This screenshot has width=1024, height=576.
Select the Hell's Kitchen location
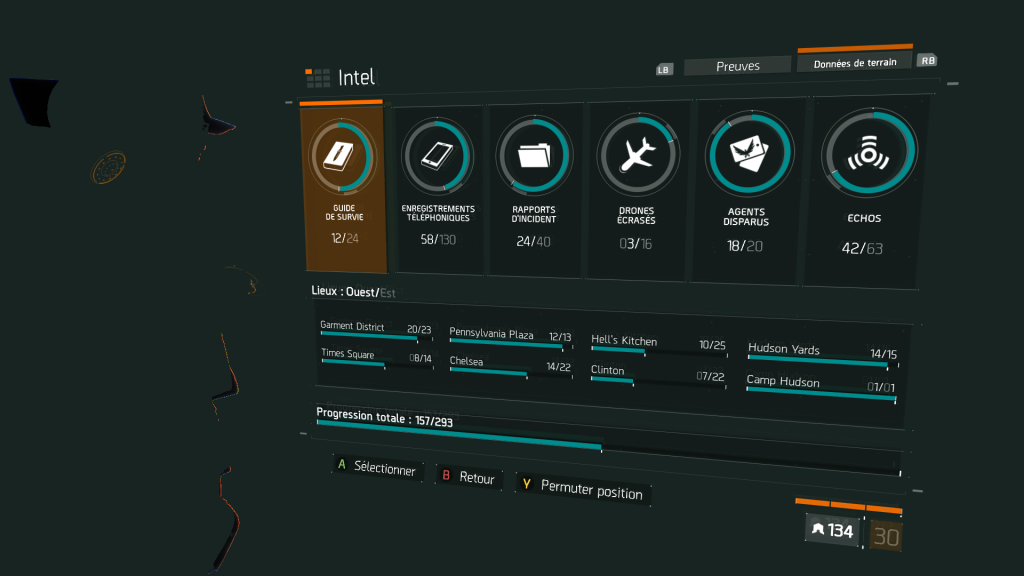(658, 344)
